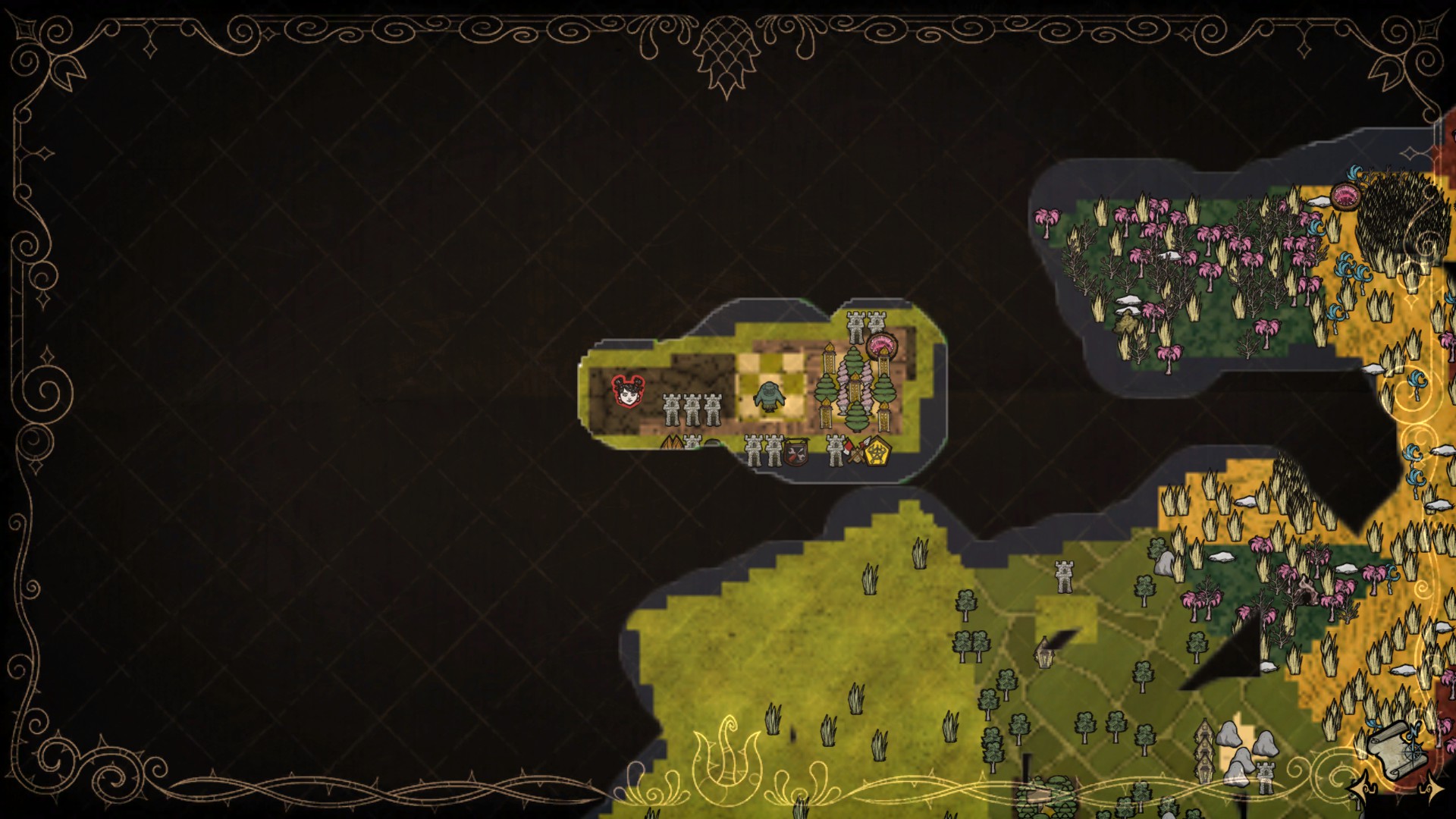Select the golden obelisk marker near the trees
This screenshot has height=819, width=1456.
tap(855, 388)
